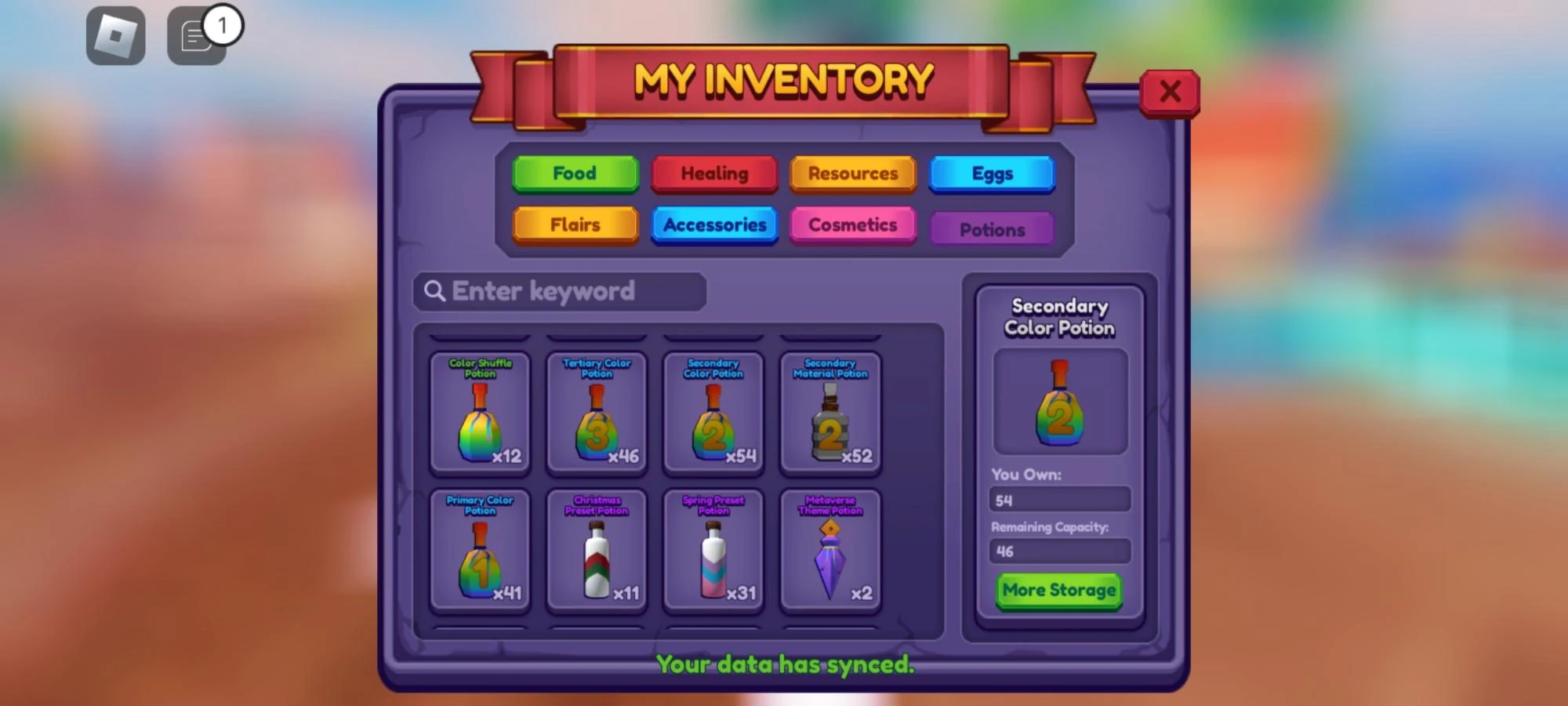This screenshot has width=1568, height=706.
Task: View the Potions category
Action: (x=992, y=229)
